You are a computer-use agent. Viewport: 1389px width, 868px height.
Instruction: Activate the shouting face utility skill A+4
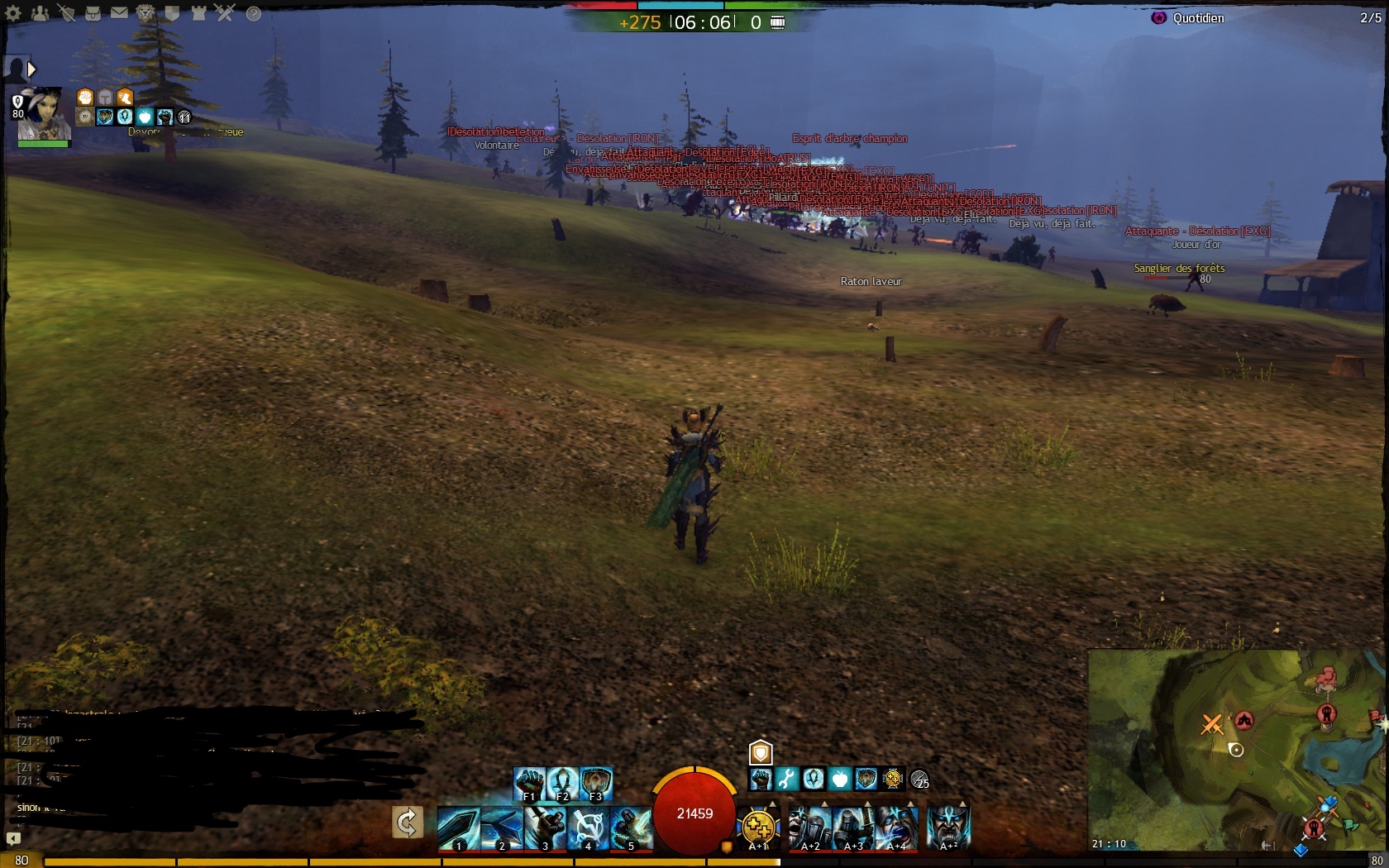point(896,827)
